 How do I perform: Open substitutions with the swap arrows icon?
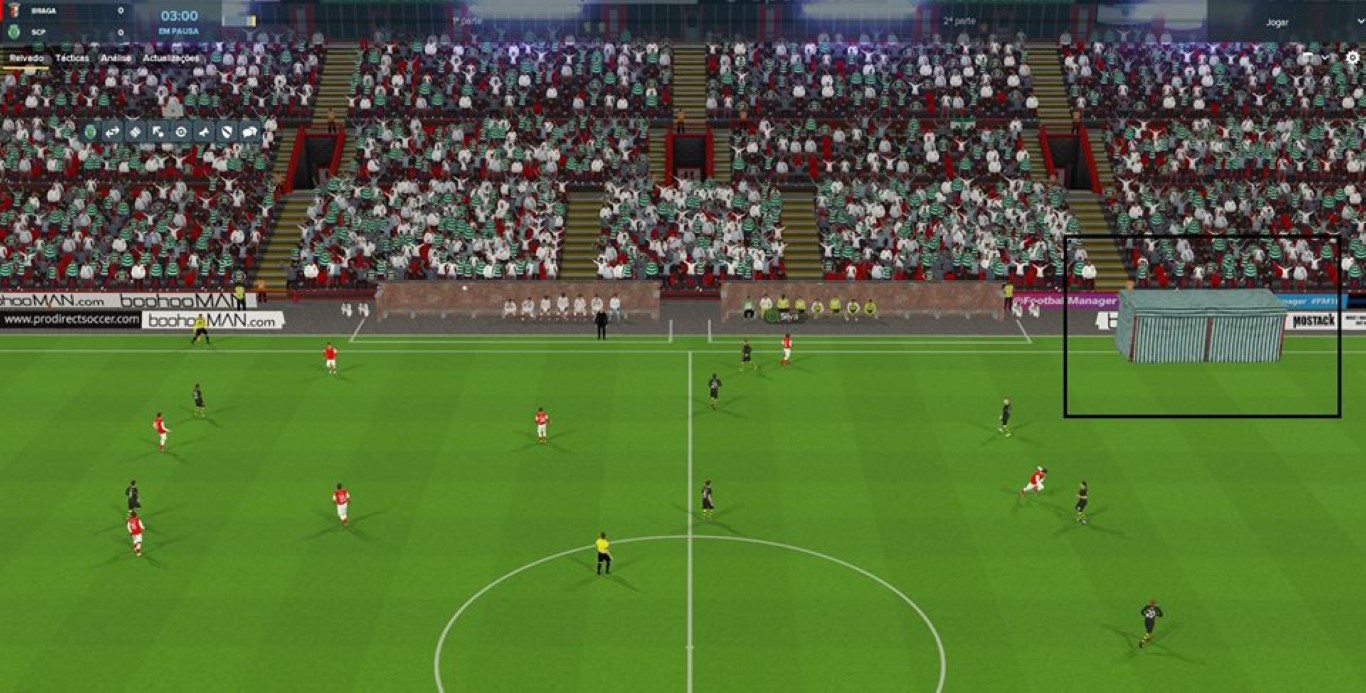click(112, 132)
